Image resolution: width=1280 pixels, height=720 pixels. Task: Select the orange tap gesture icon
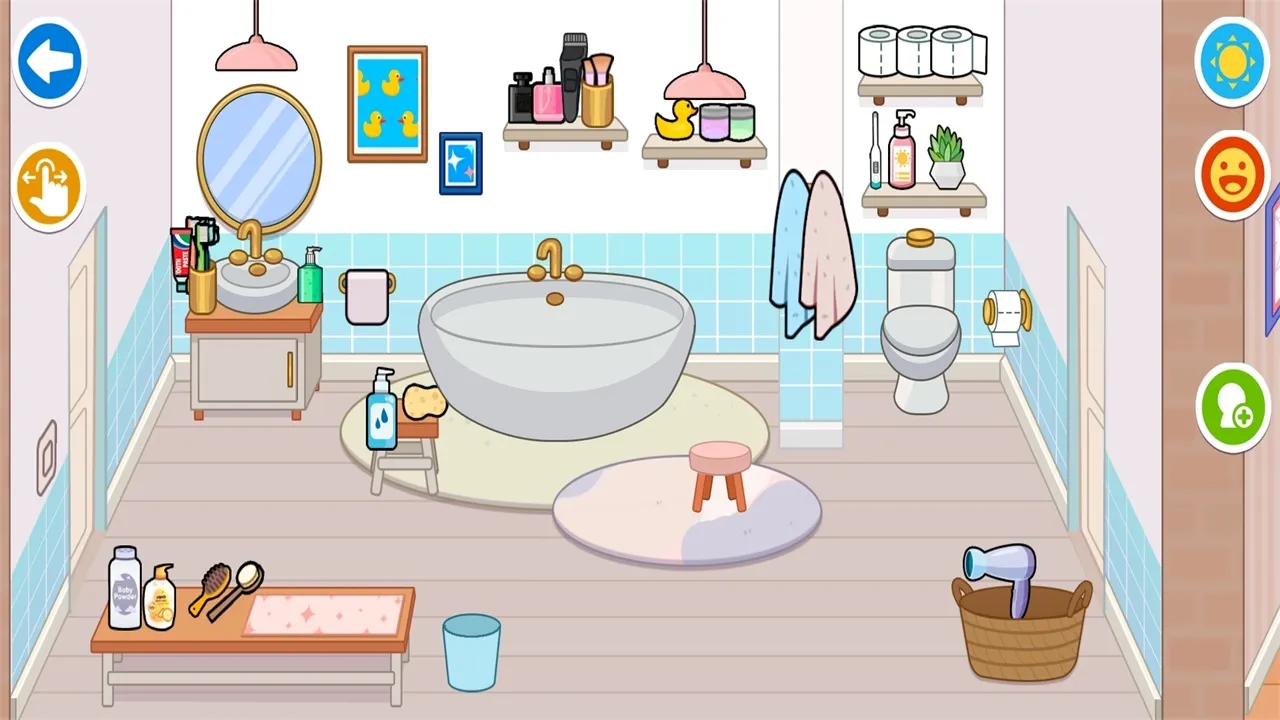48,186
